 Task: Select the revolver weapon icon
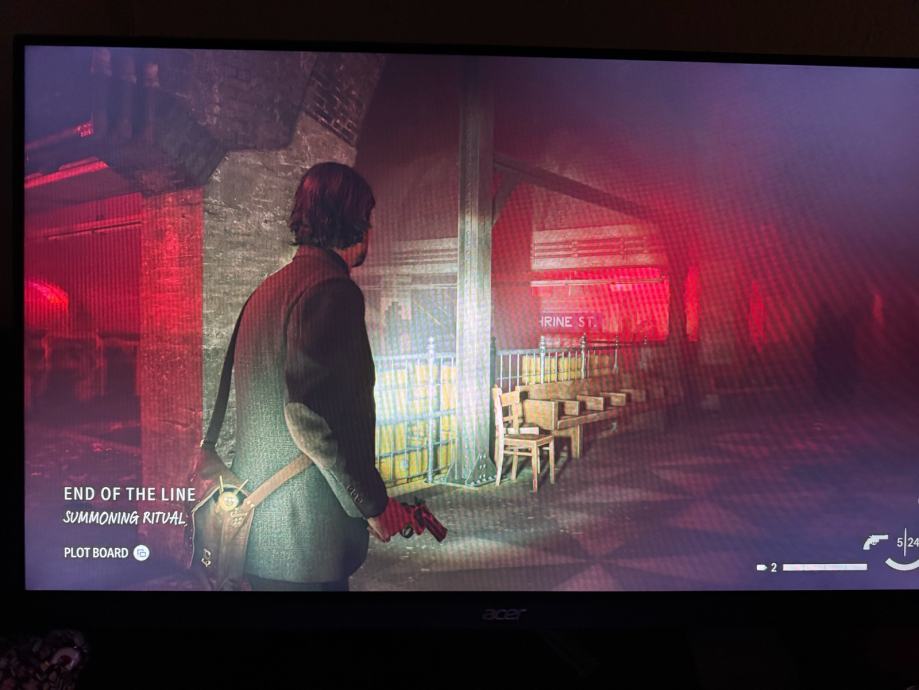coord(875,542)
